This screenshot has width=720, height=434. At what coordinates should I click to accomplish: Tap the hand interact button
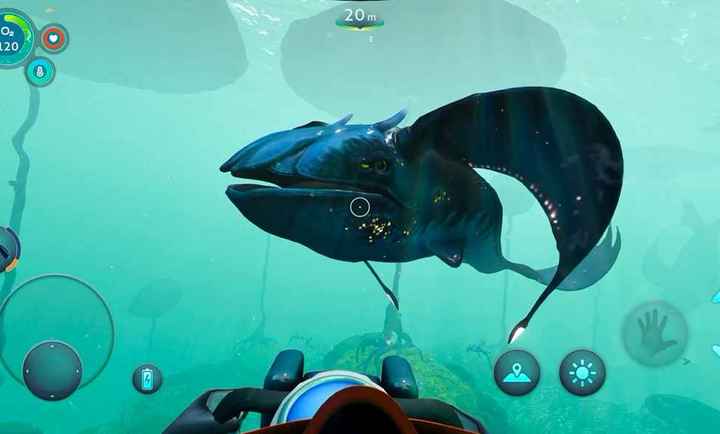[654, 335]
